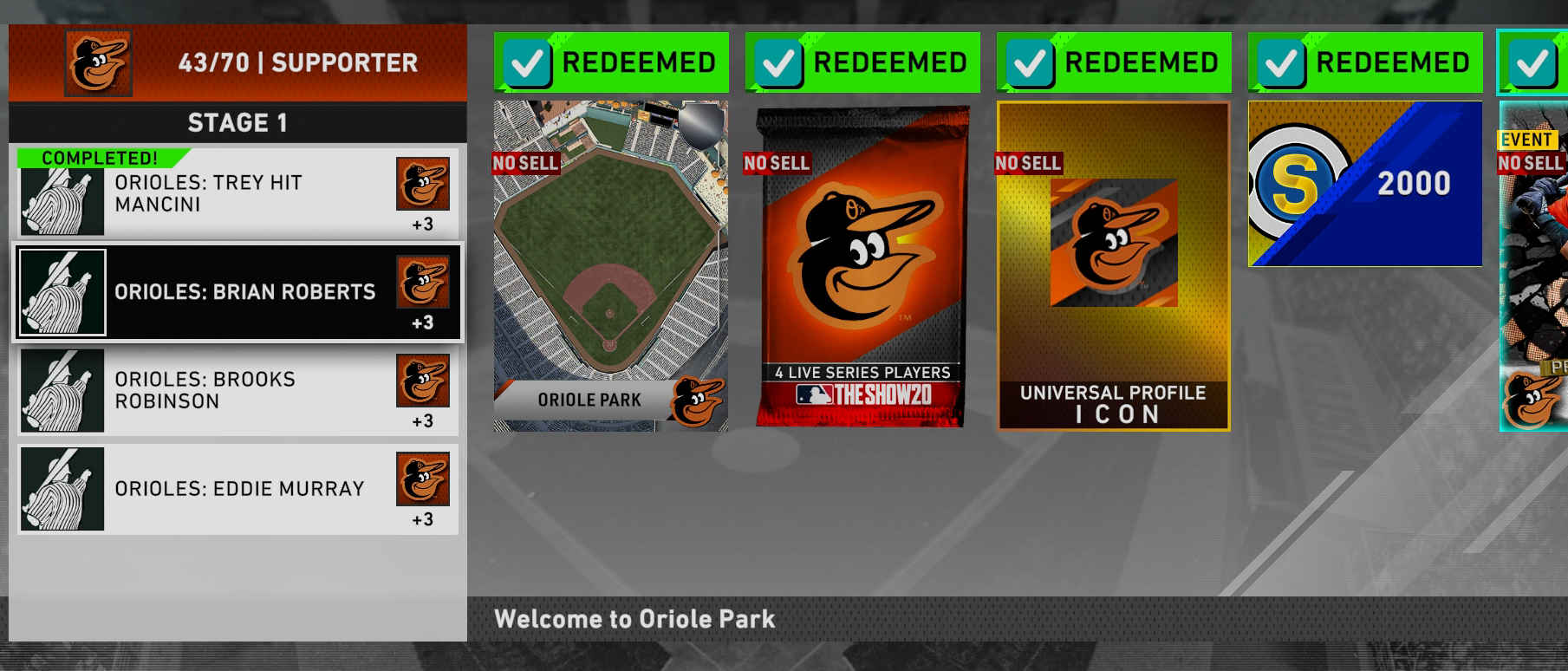The image size is (1568, 671).
Task: Open the Universal Profile Icon reward
Action: pyautogui.click(x=1113, y=266)
